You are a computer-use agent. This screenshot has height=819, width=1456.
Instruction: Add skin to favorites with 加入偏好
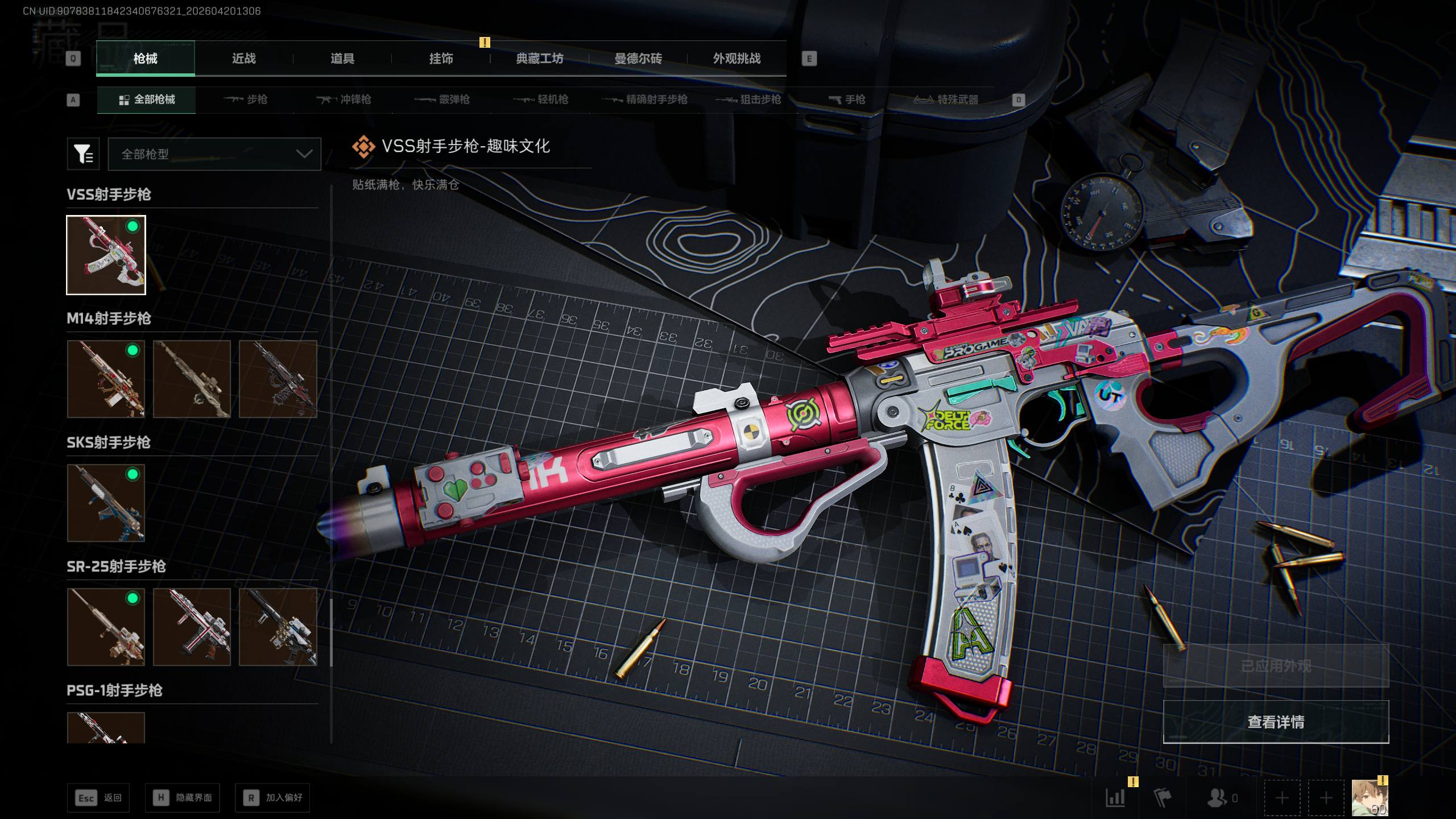point(272,798)
